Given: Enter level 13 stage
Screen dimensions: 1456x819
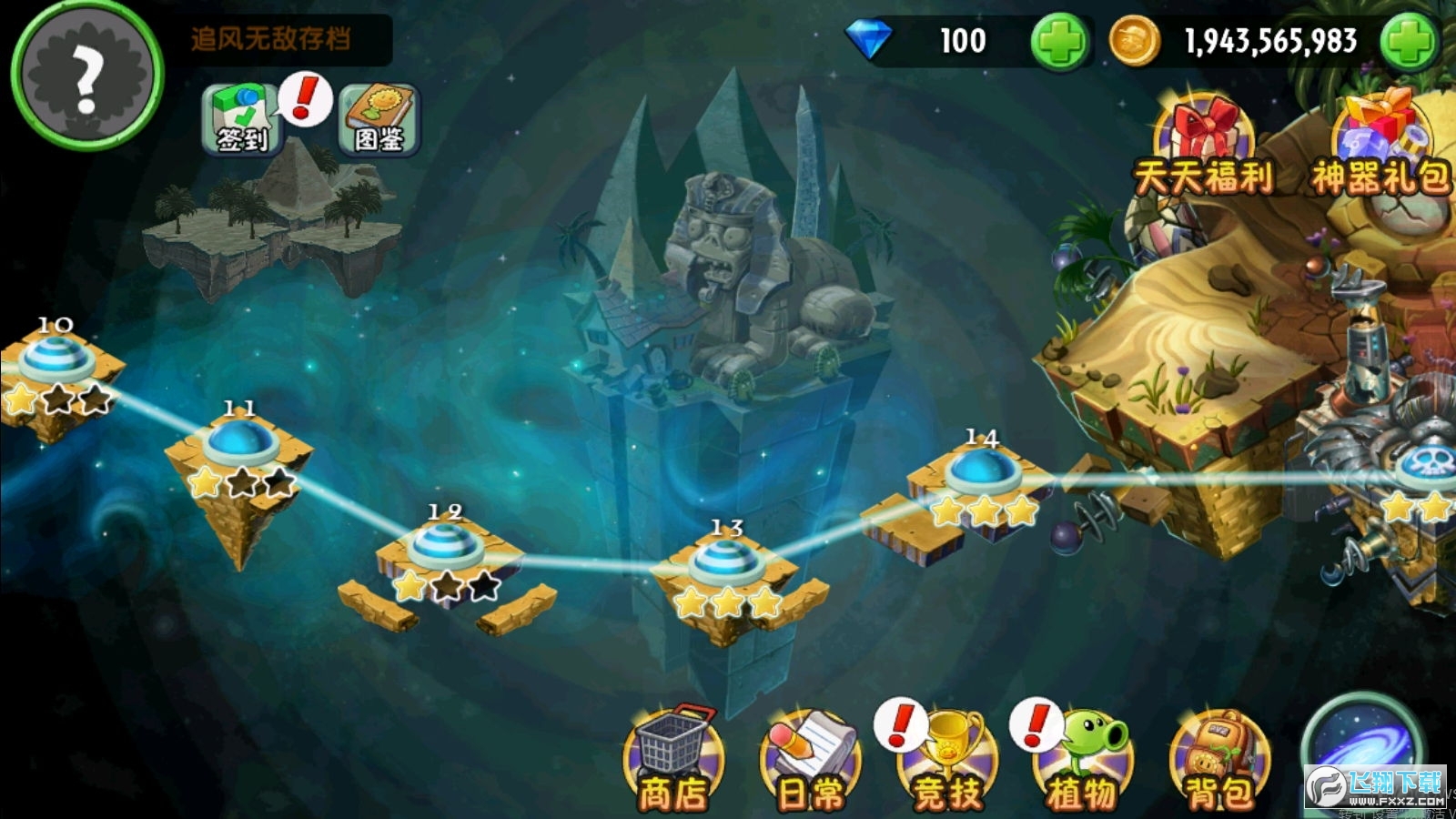Looking at the screenshot, I should coord(725,561).
